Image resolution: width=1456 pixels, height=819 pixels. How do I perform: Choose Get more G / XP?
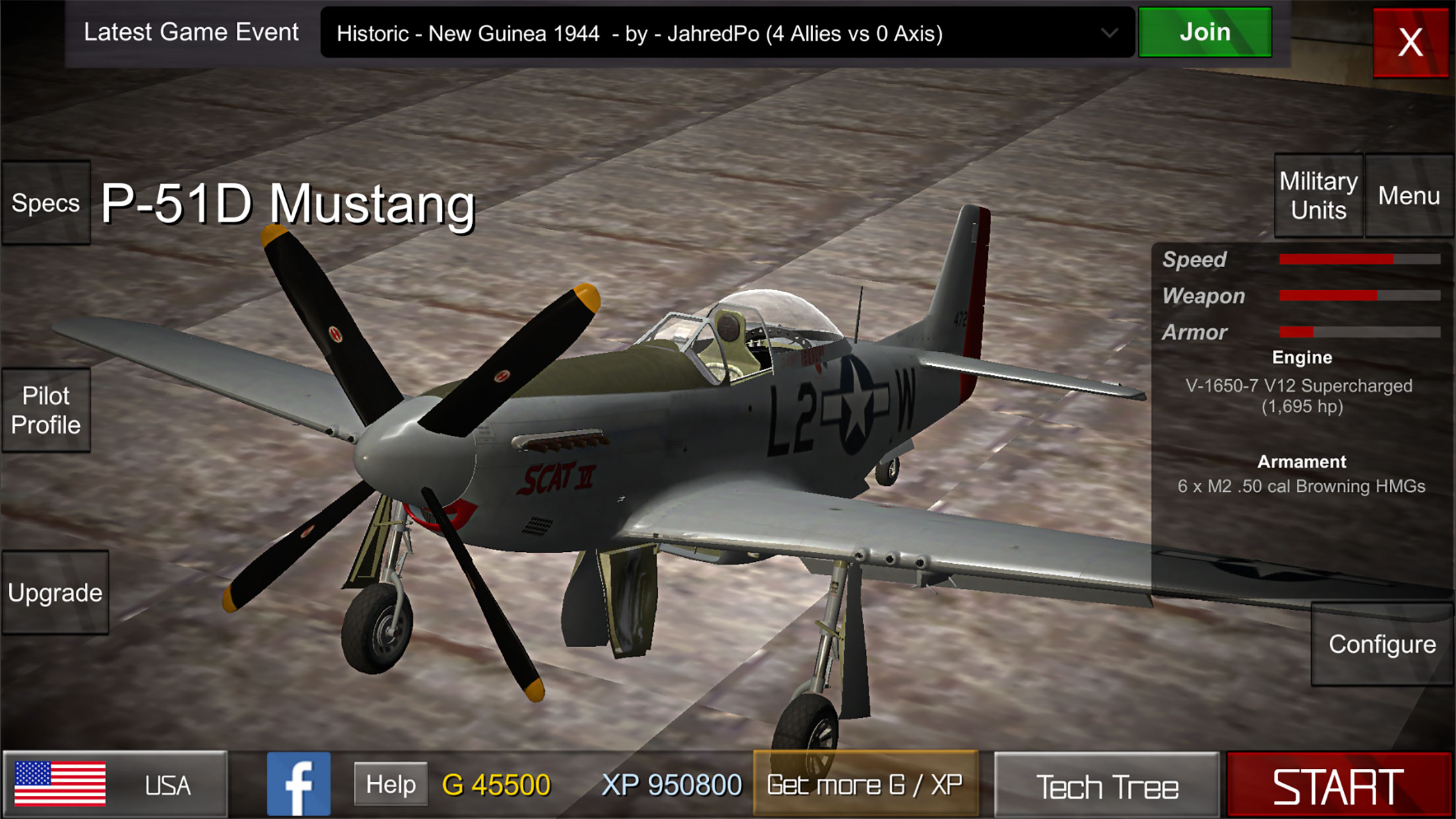864,785
